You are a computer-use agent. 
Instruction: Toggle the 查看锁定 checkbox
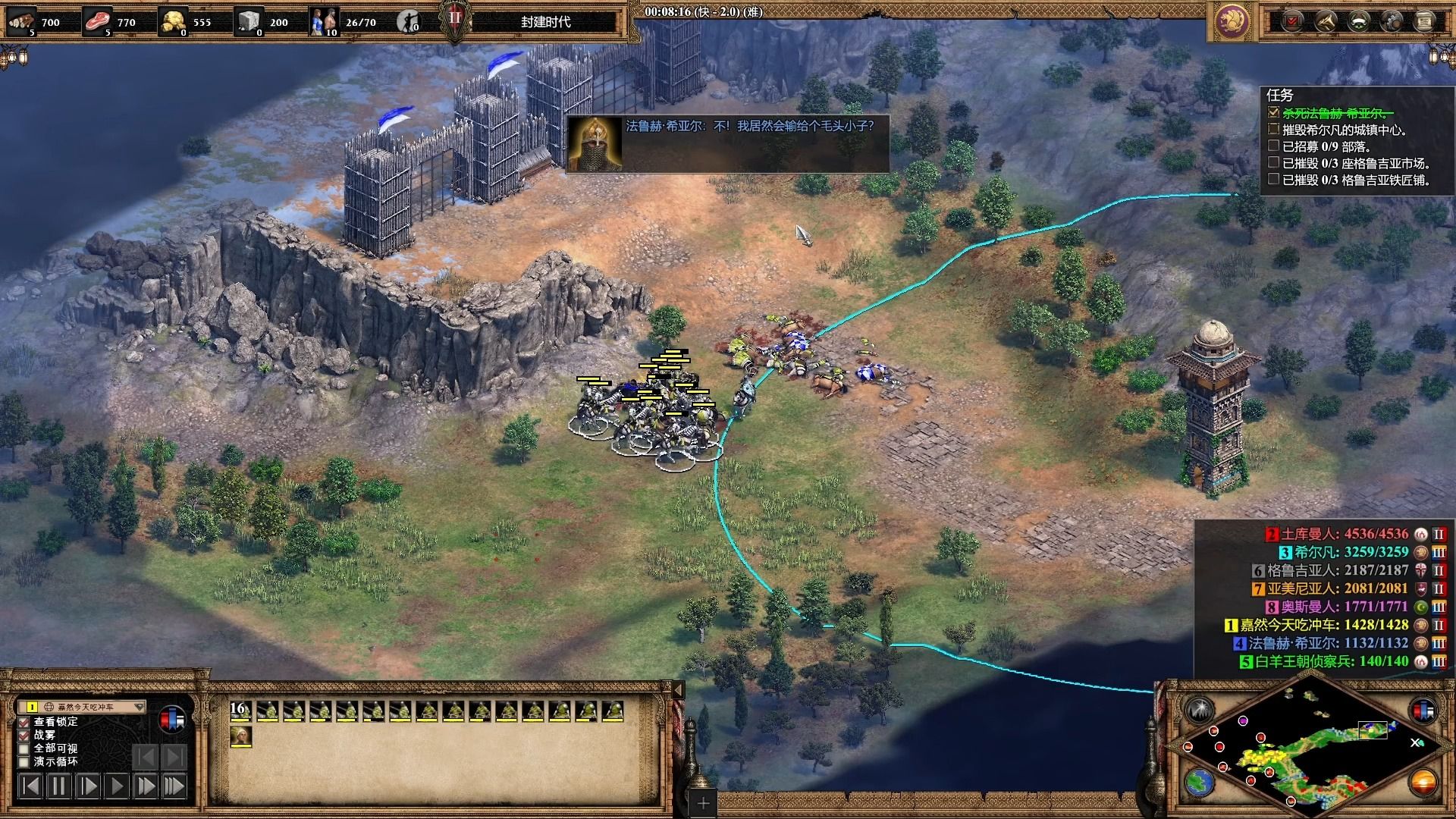[24, 722]
